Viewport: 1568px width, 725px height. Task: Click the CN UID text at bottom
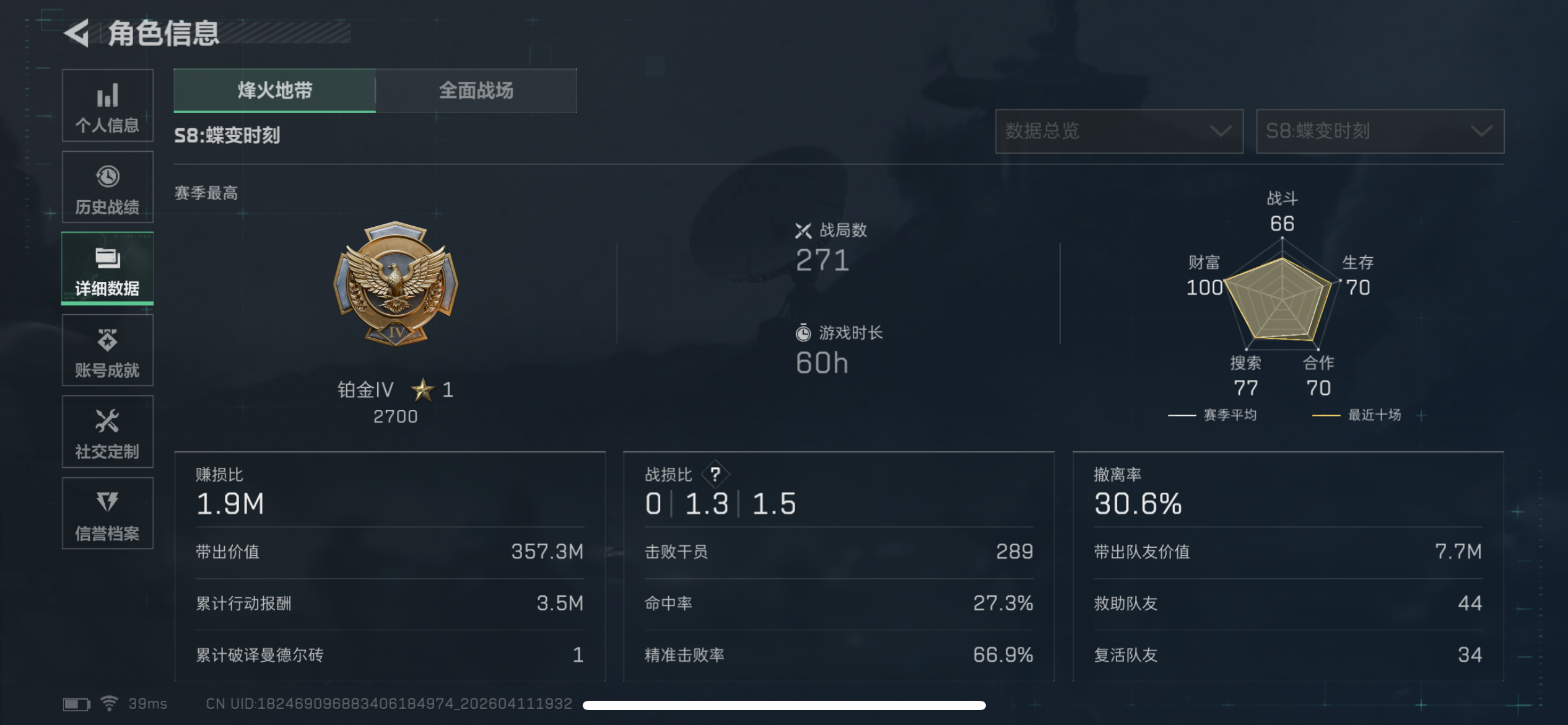point(390,703)
